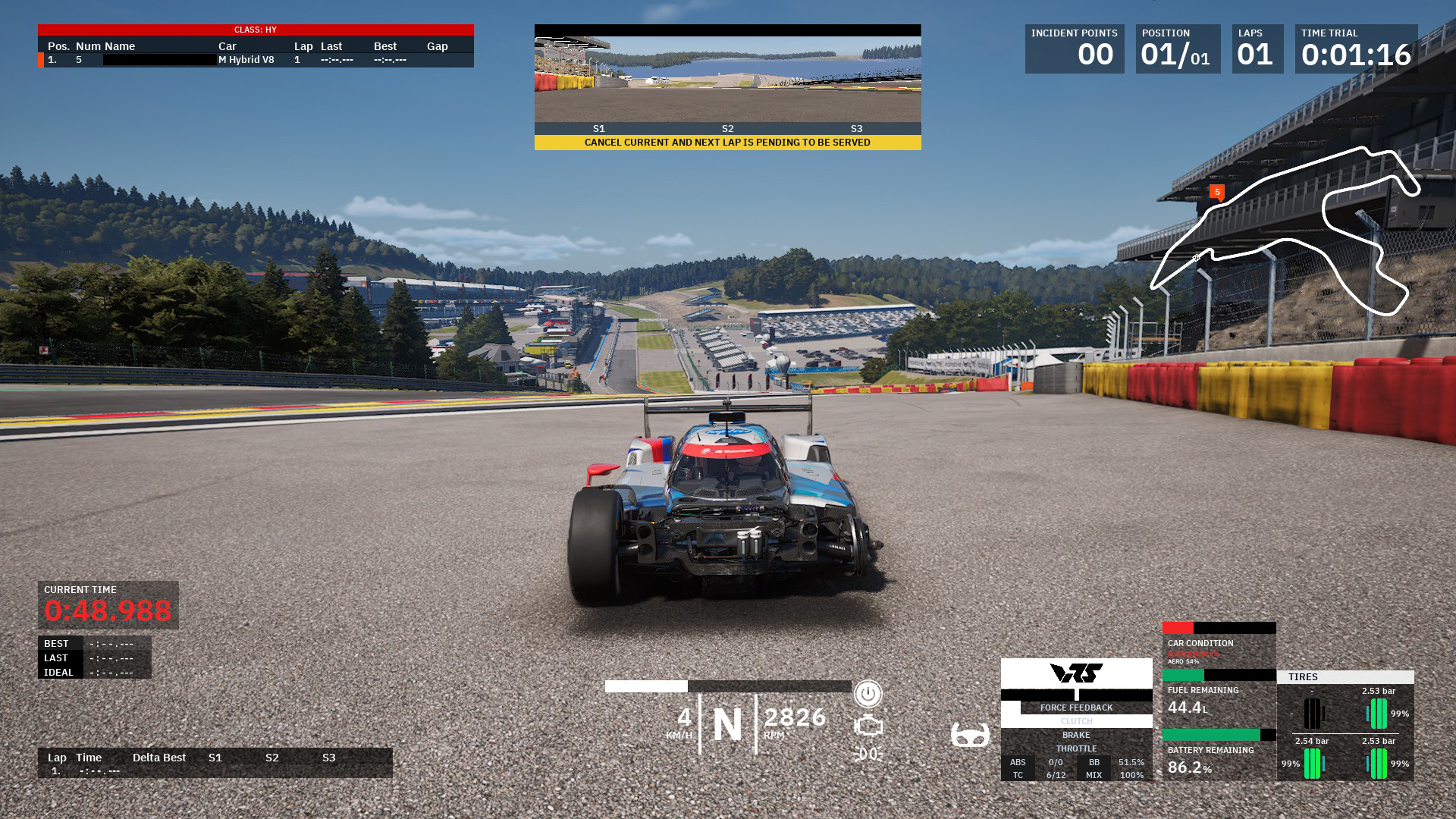This screenshot has height=819, width=1456.
Task: Select the M Hybrid V8 standings row
Action: pyautogui.click(x=256, y=60)
